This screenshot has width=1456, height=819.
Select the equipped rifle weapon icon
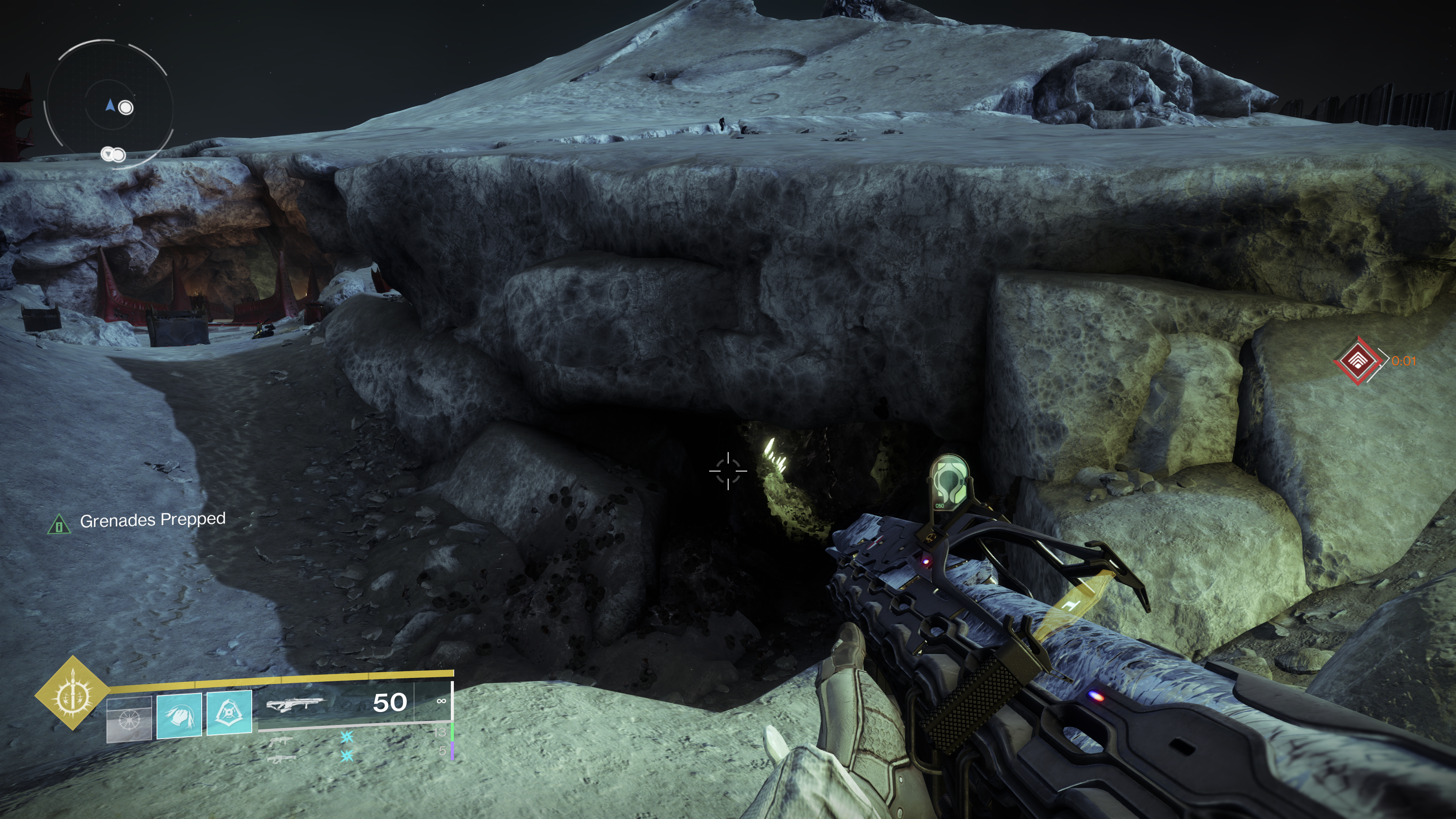point(296,704)
